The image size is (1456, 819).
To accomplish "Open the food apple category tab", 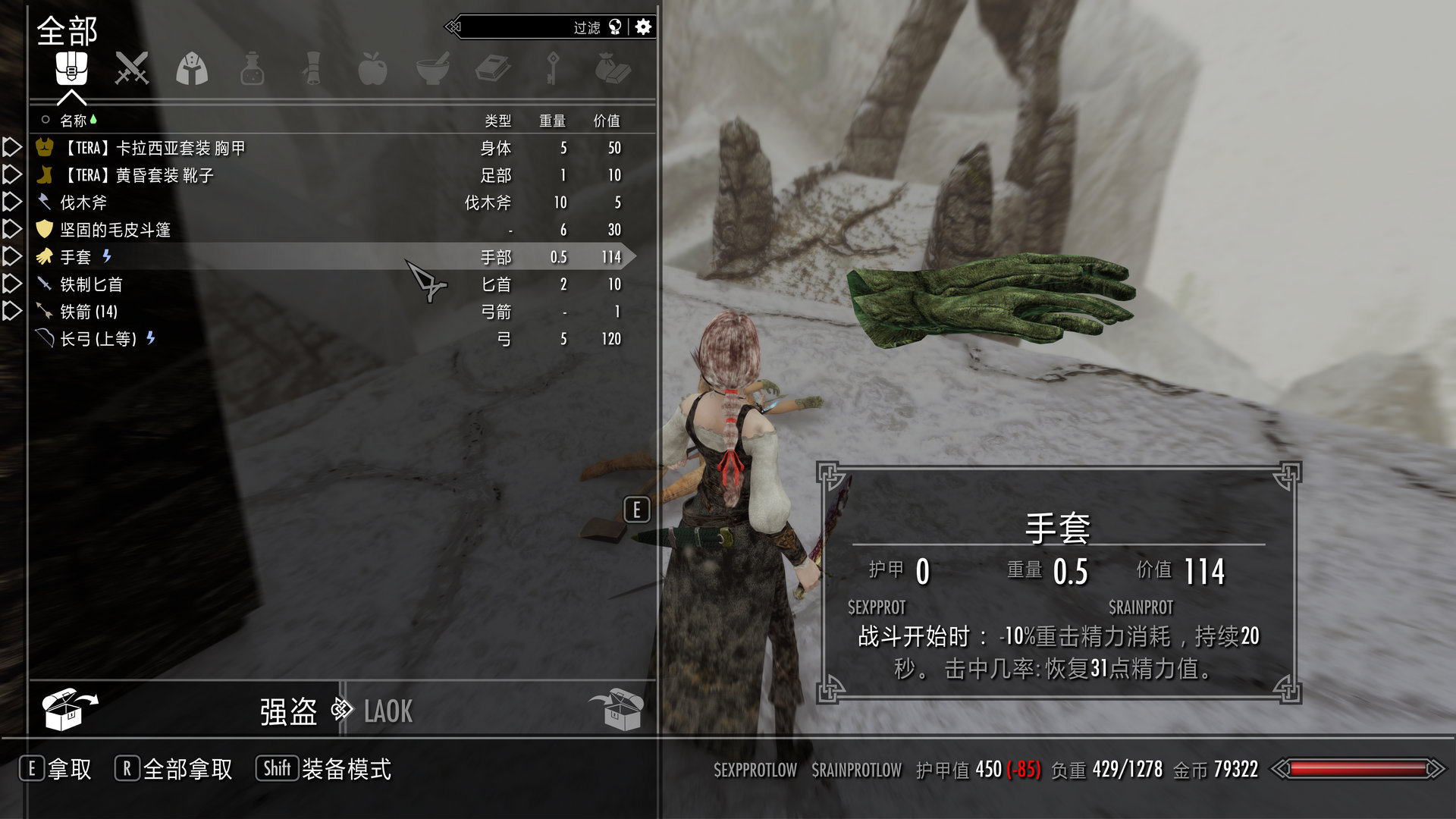I will point(372,70).
